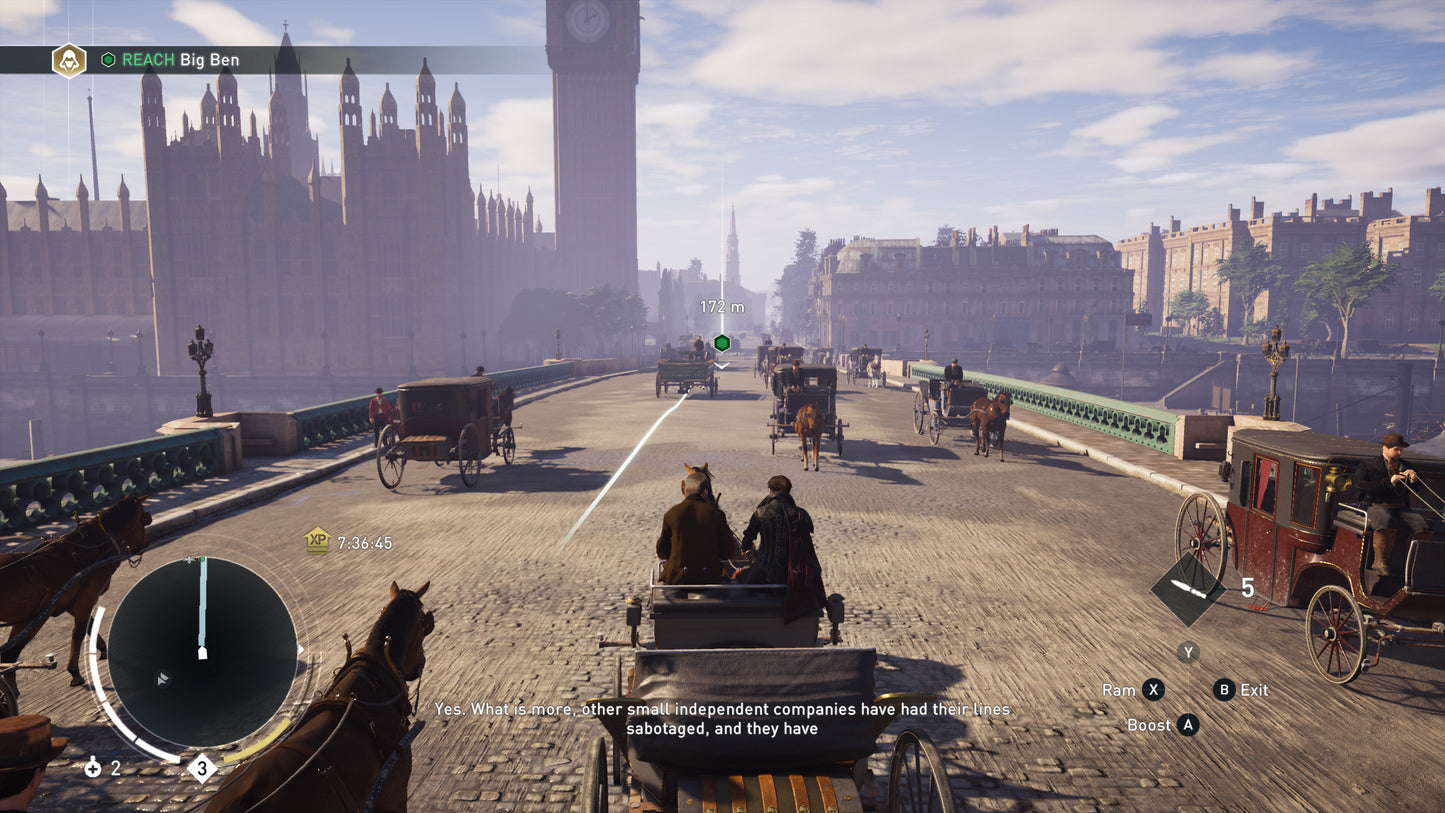Select the white player arrow on the minimap
1445x813 pixels.
point(202,655)
